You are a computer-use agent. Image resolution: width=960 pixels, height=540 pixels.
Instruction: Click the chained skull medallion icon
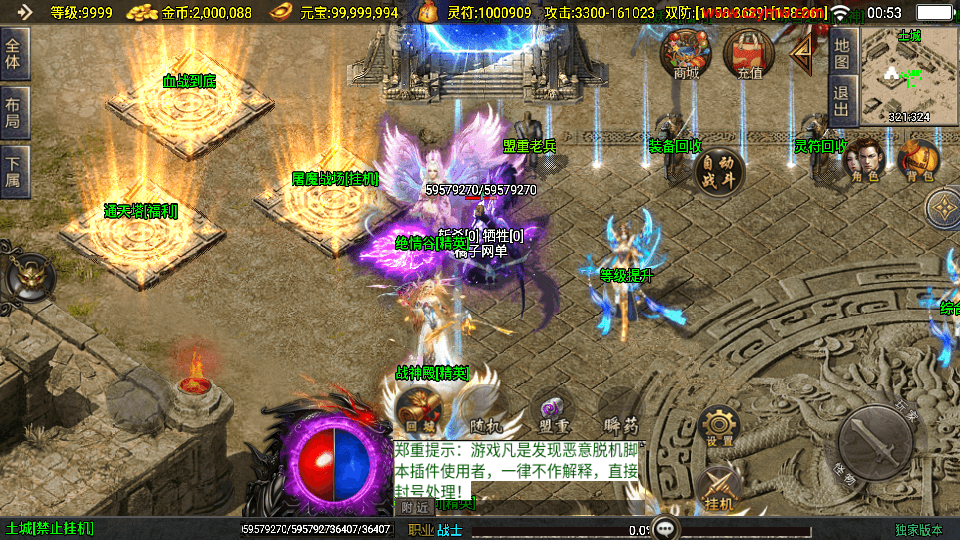(x=27, y=276)
